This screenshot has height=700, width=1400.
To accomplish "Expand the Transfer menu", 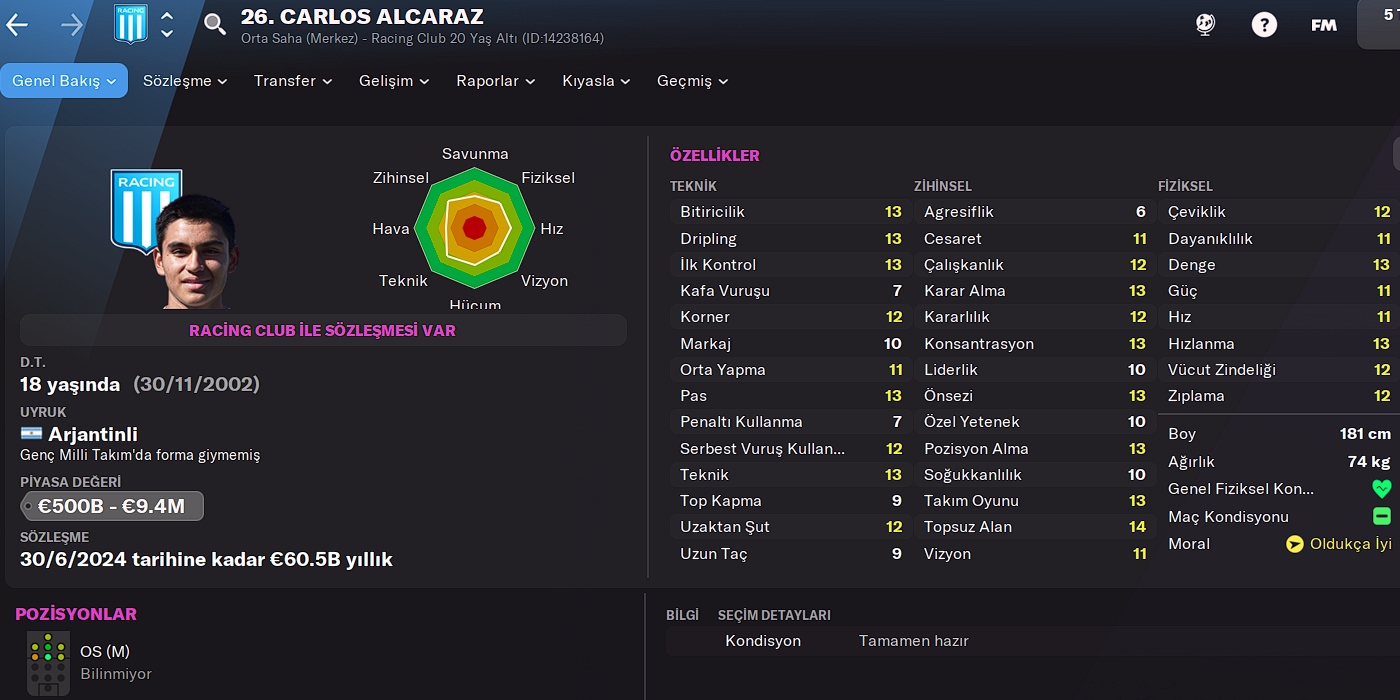I will (292, 81).
